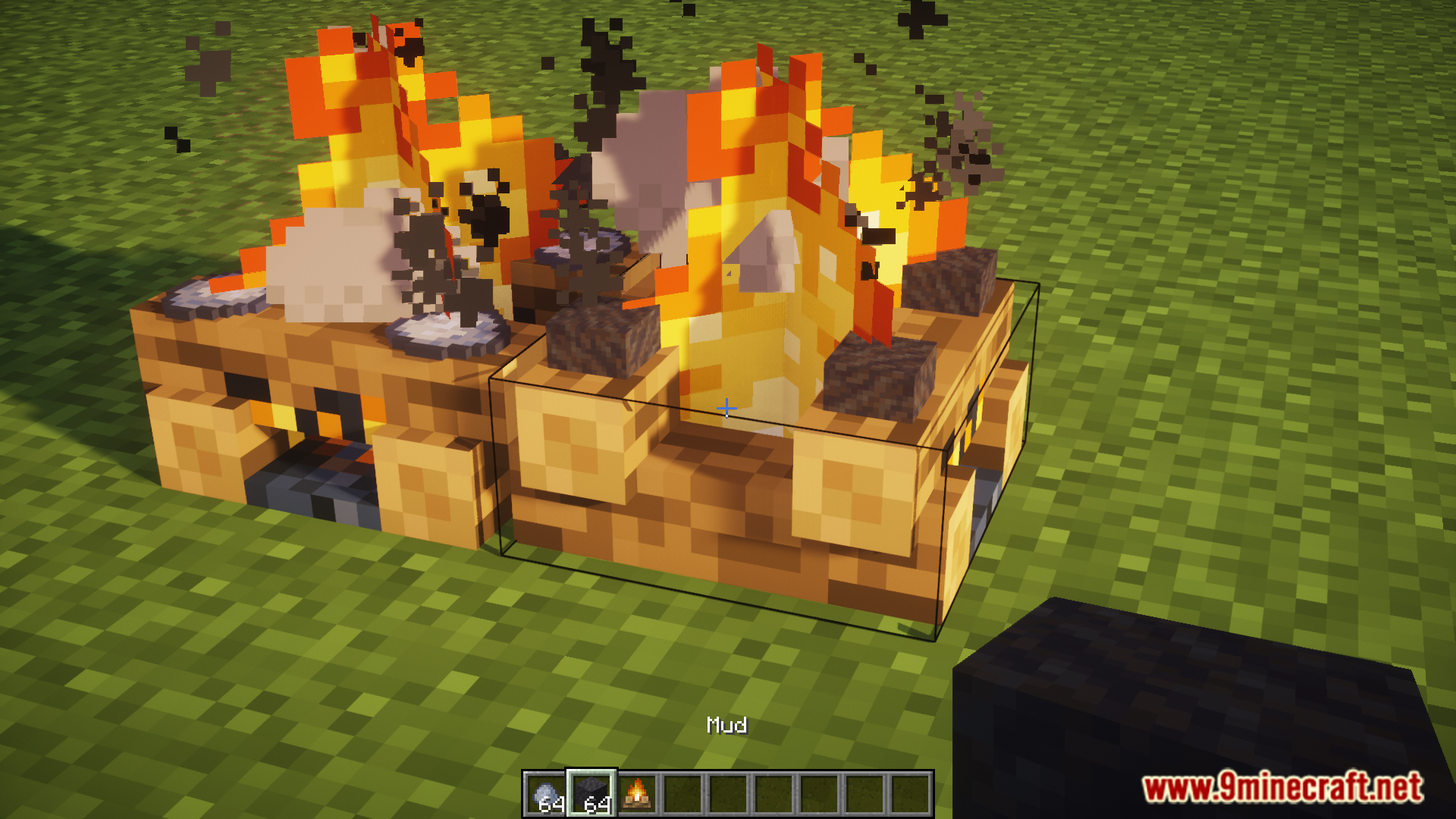
Task: Select the campfire in the hotbar
Action: [637, 795]
